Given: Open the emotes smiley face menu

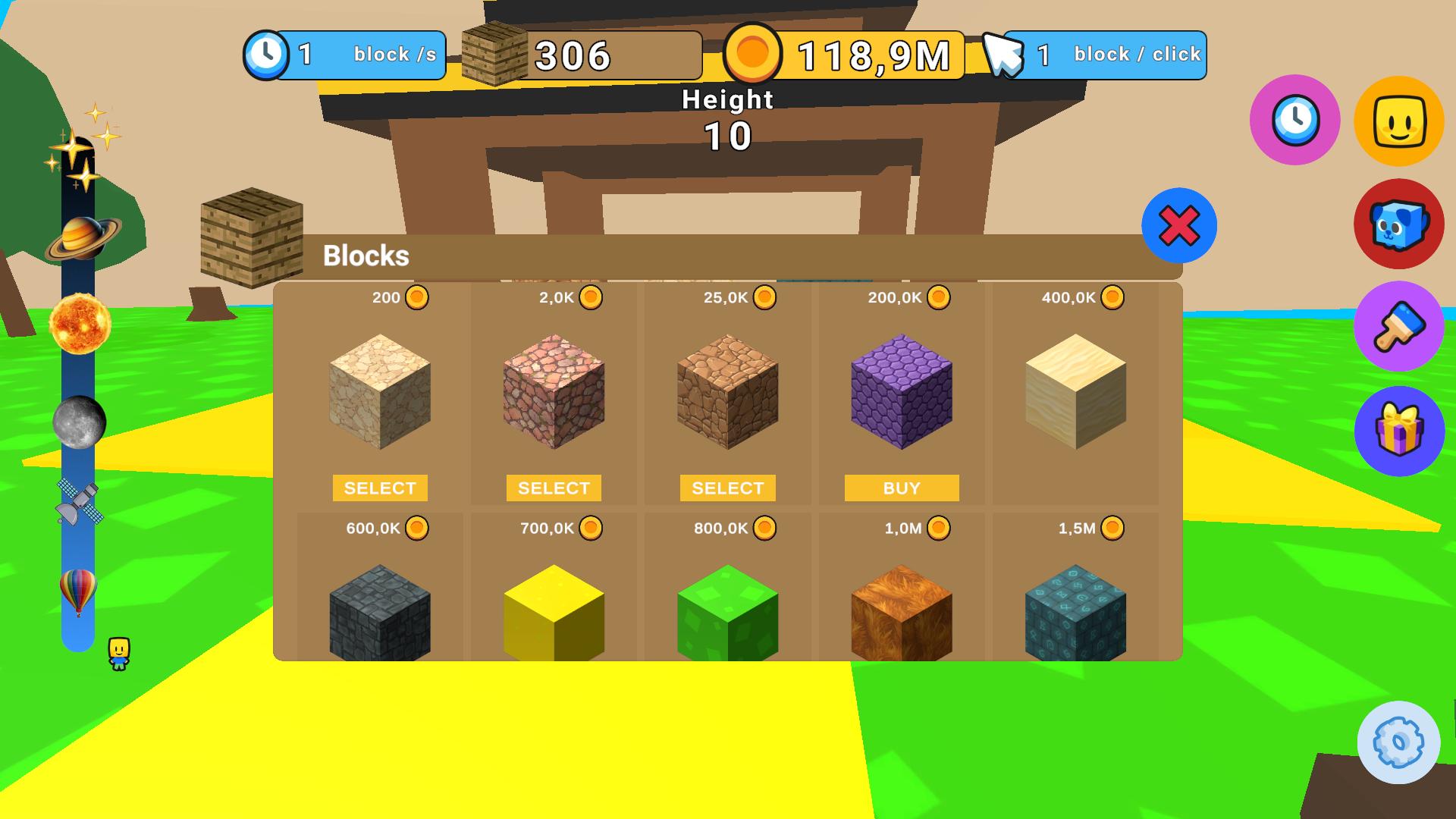Looking at the screenshot, I should [1399, 121].
